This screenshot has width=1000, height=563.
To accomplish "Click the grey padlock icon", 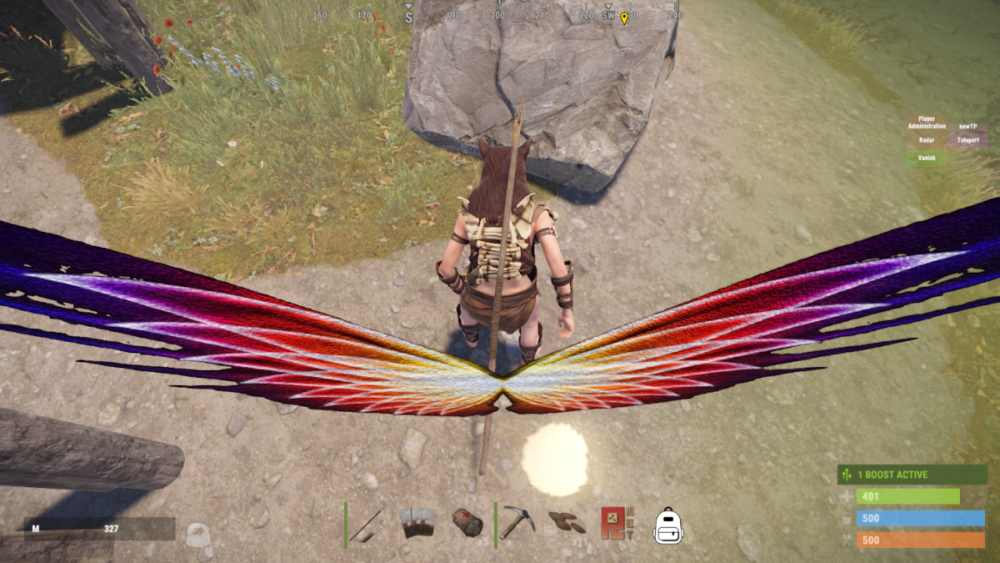I will pos(198,535).
